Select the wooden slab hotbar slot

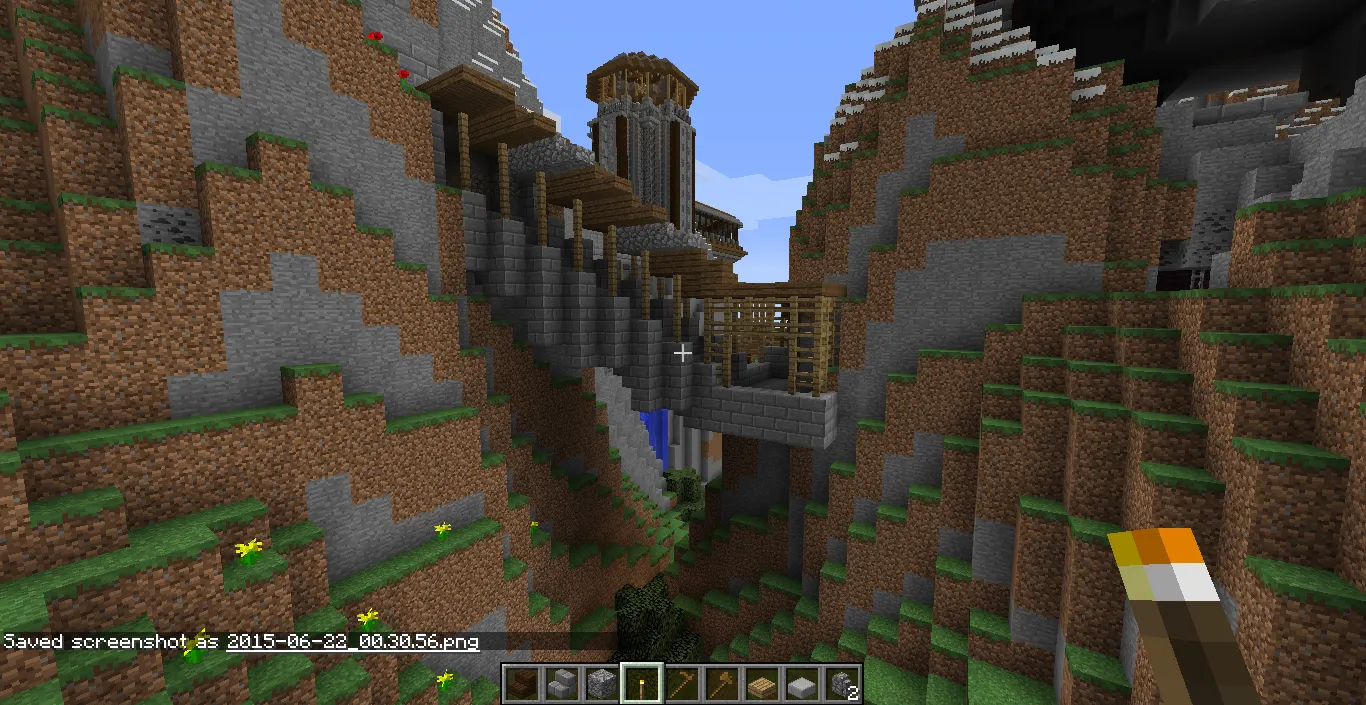click(761, 684)
